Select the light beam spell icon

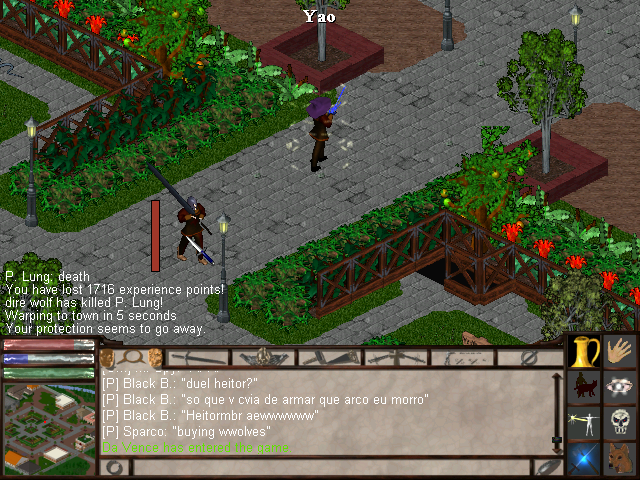pos(584,423)
